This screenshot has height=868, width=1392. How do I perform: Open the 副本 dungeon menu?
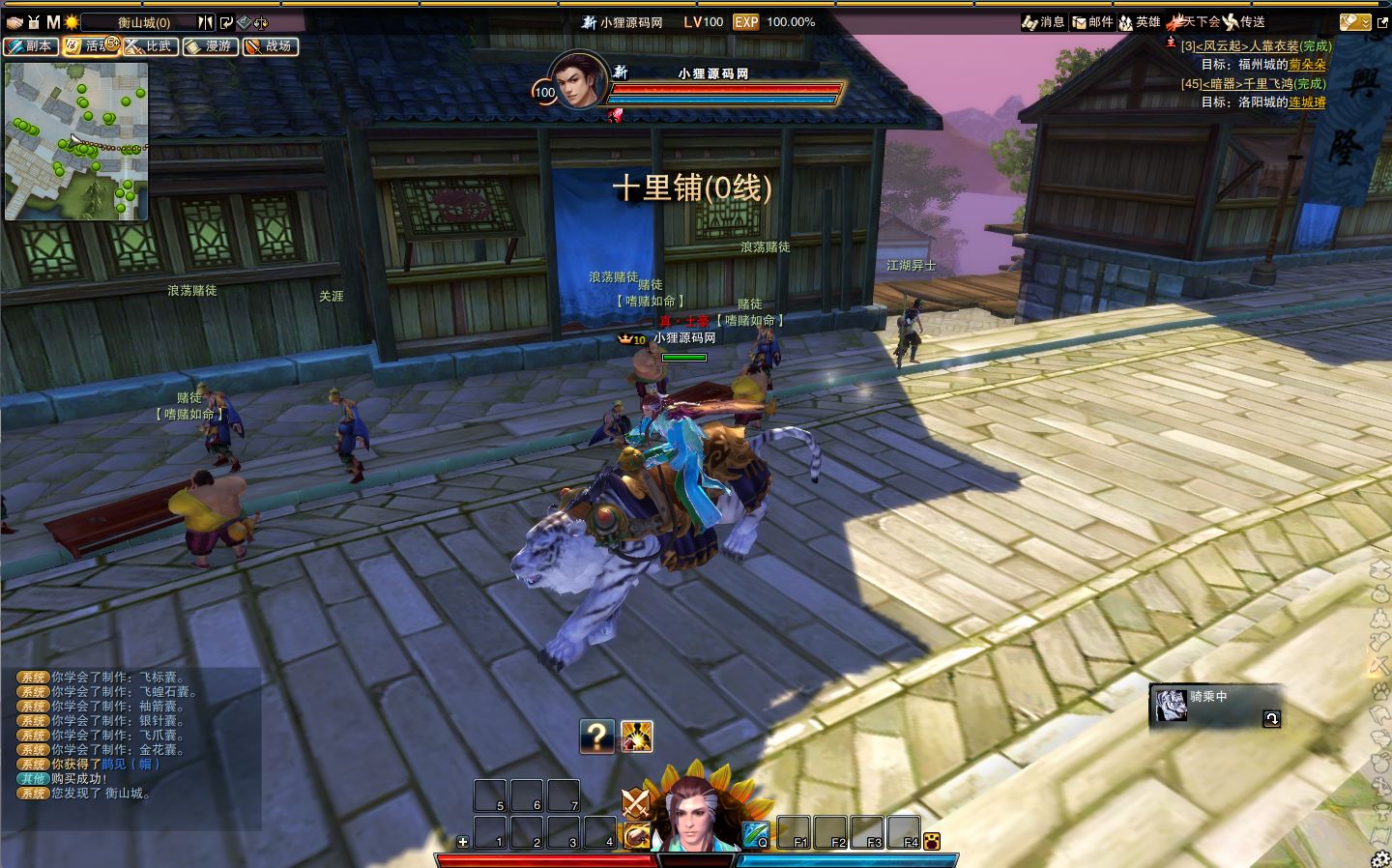point(30,46)
